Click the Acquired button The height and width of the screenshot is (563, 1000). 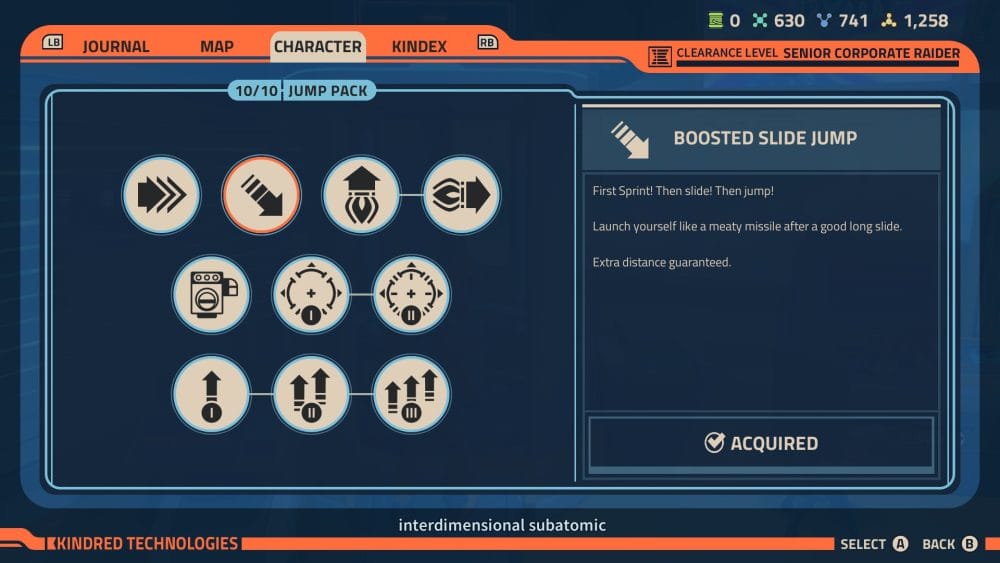point(761,443)
